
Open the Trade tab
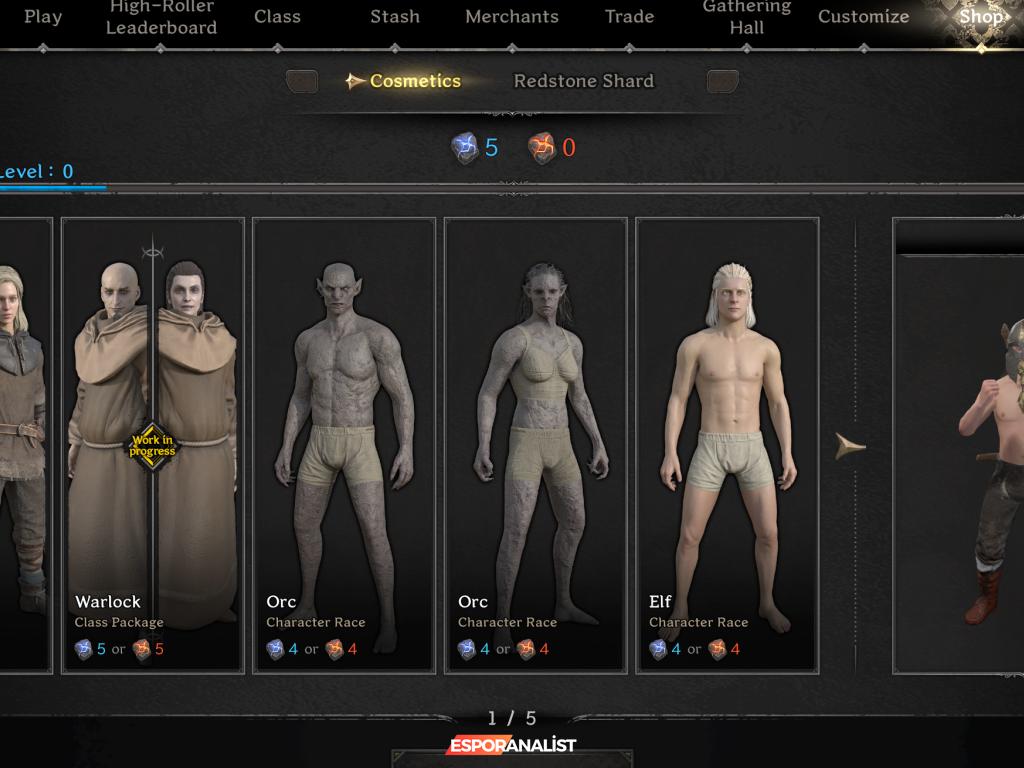click(629, 17)
